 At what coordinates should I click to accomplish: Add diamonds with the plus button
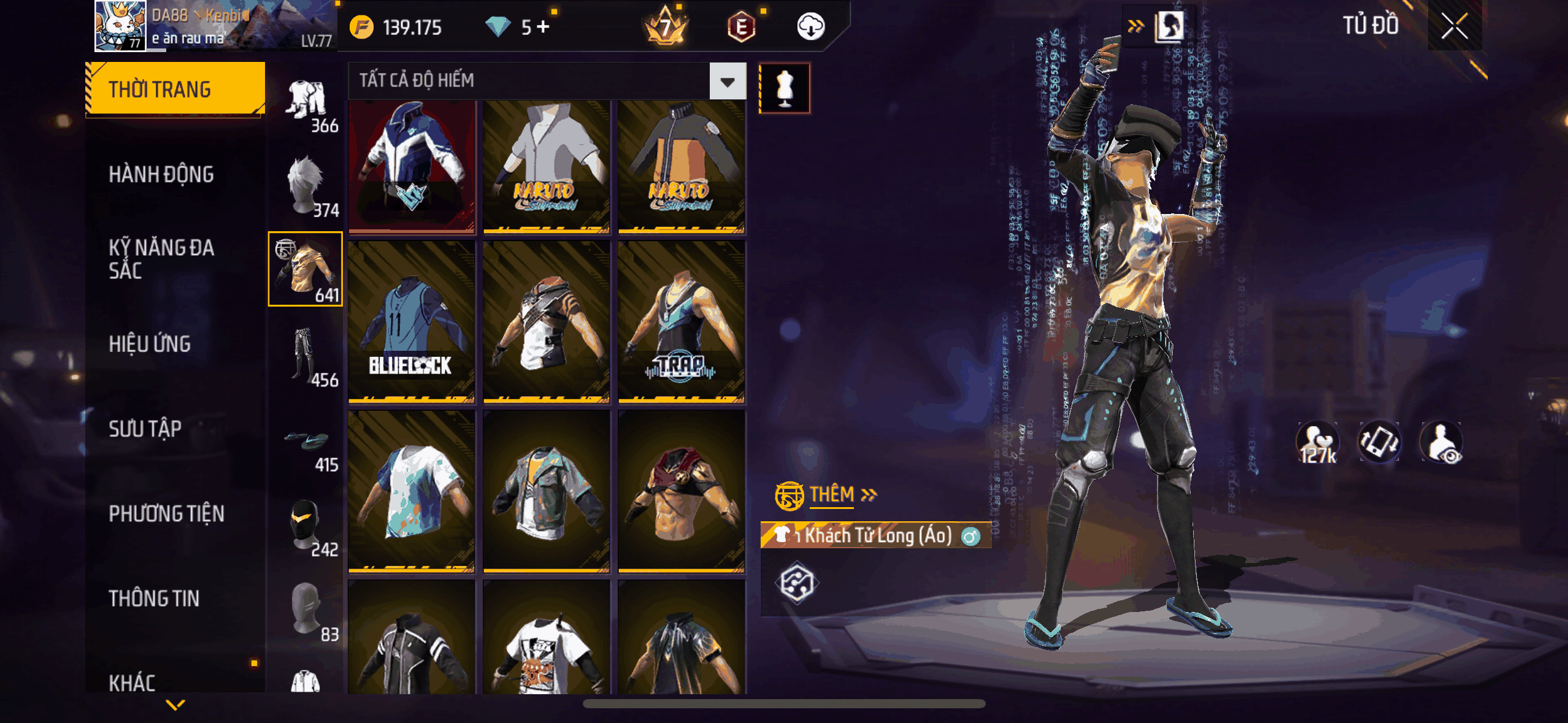543,27
